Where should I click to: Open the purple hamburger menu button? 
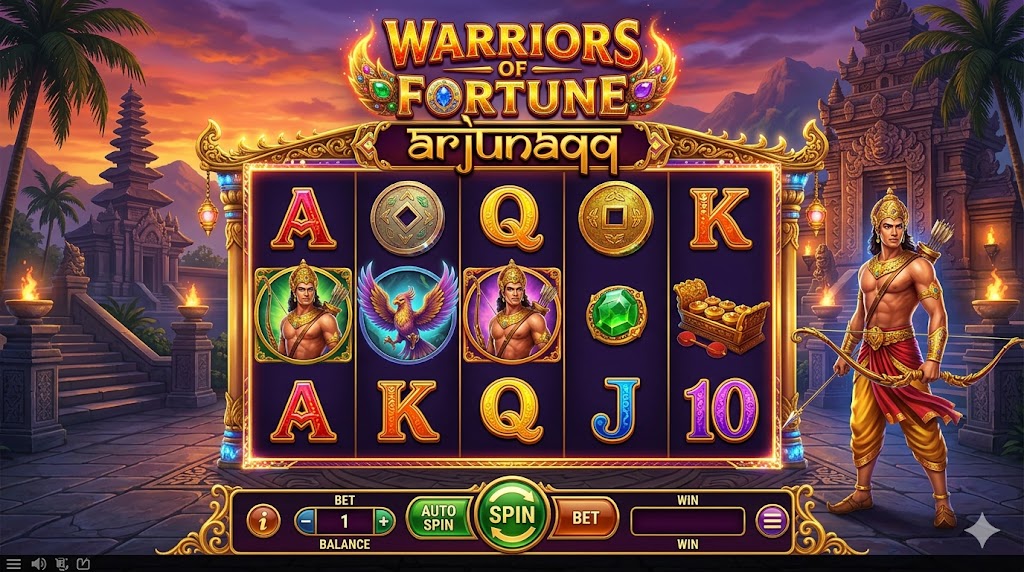(771, 520)
